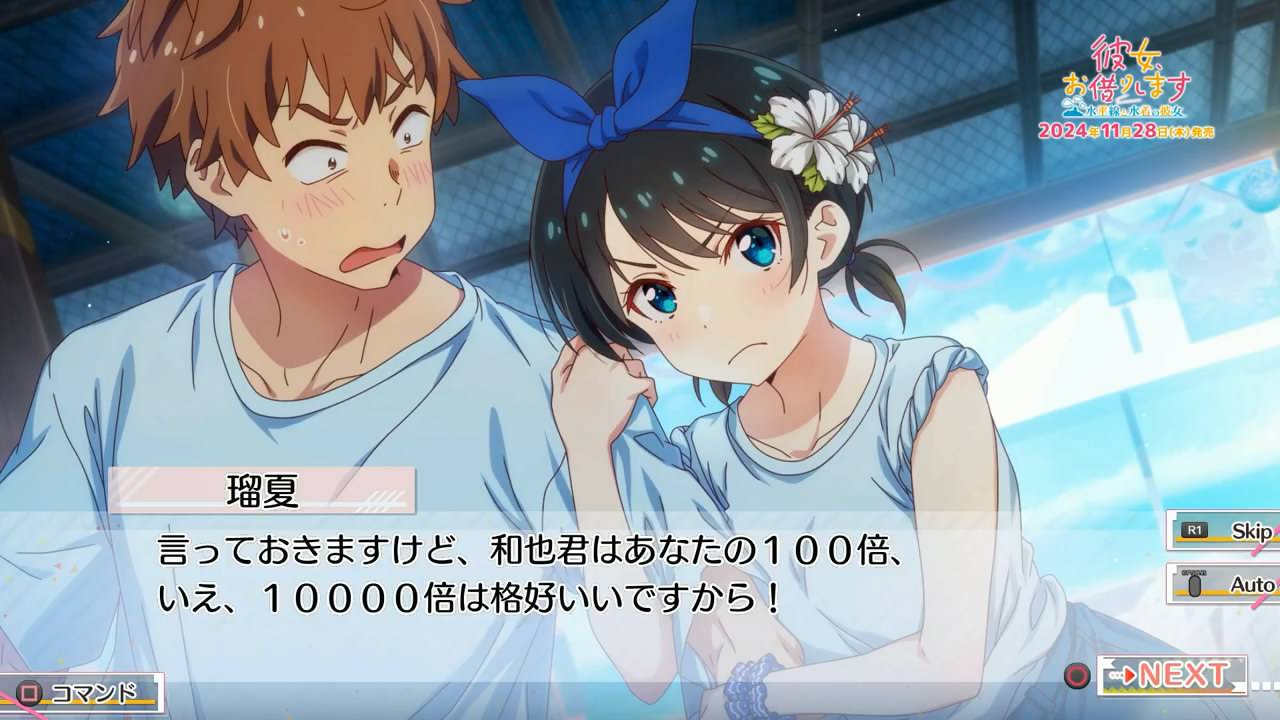Advance the dialogue with NEXT
Screen dimensions: 1280x720
coord(1171,675)
